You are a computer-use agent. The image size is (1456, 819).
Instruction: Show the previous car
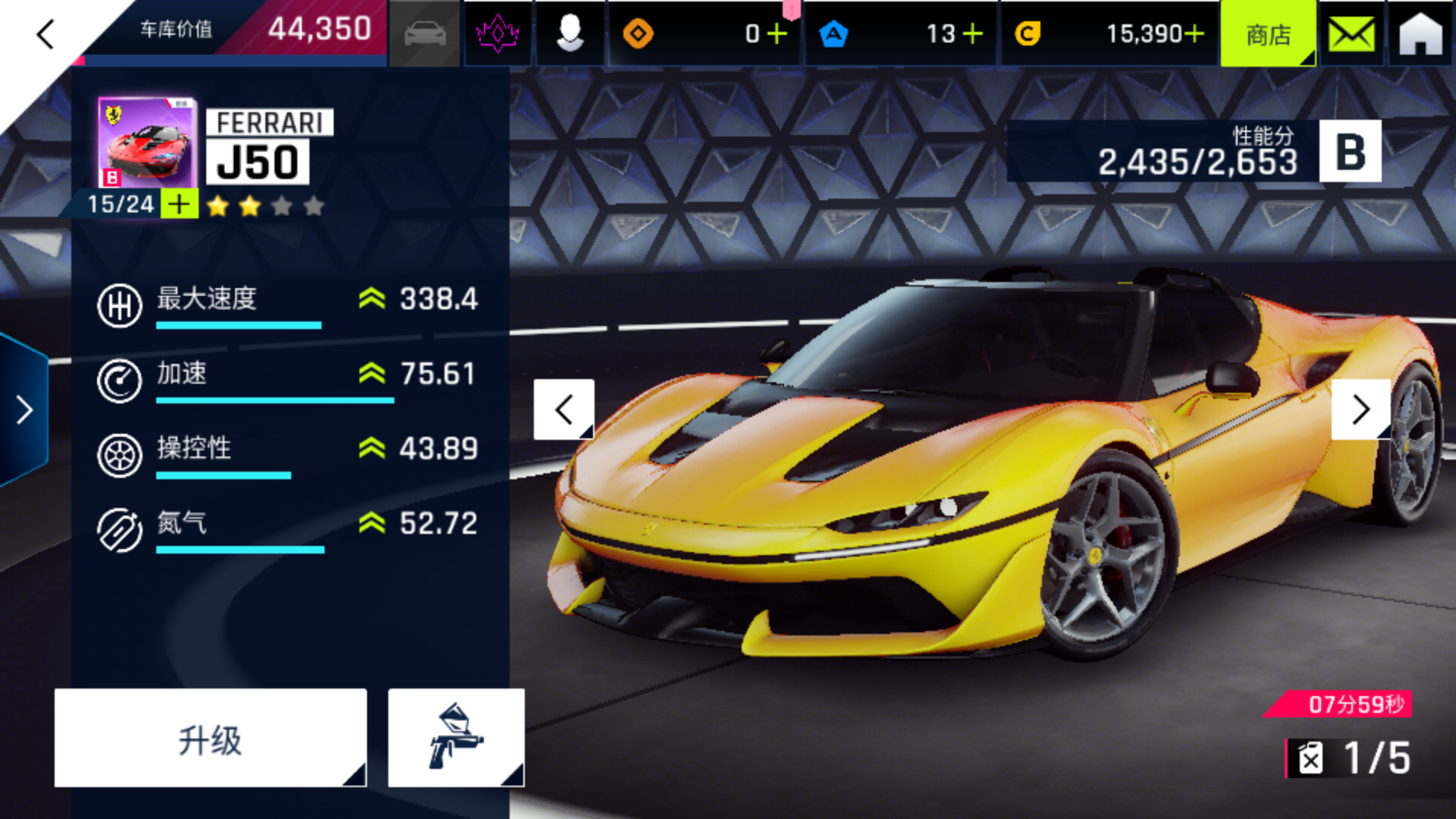point(563,410)
